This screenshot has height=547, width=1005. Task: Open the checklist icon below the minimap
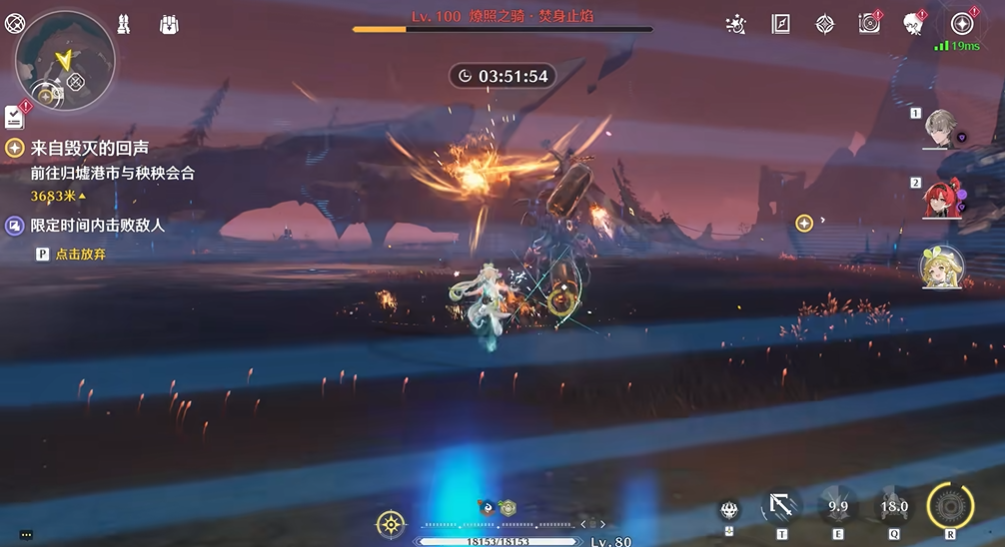pos(14,117)
